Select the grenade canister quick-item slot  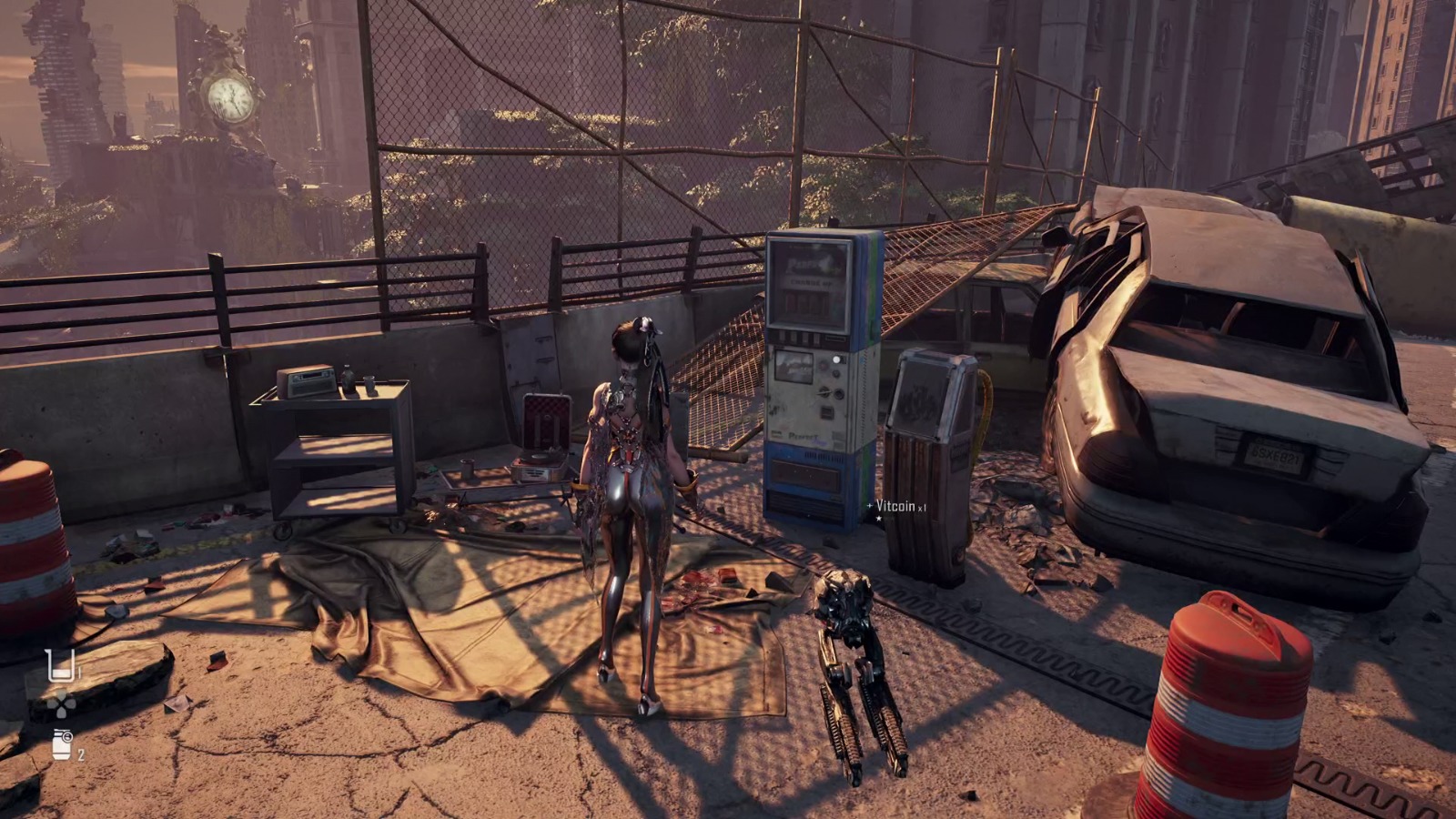point(62,744)
